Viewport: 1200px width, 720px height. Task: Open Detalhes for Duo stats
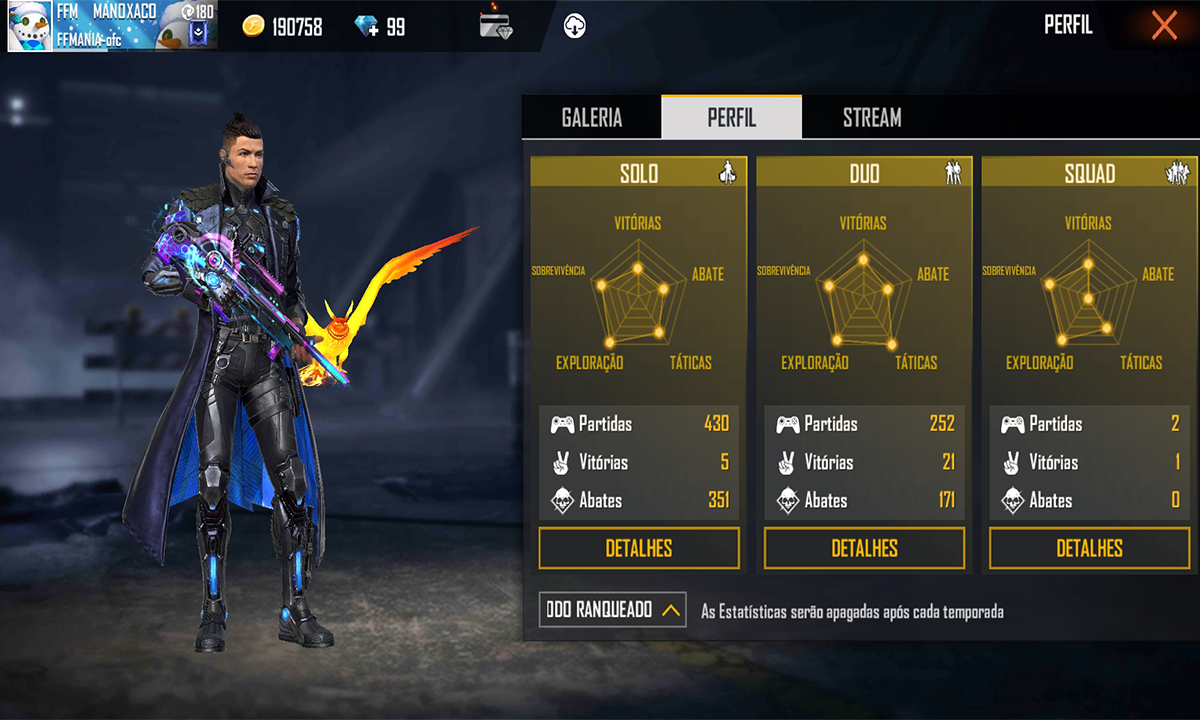click(864, 548)
